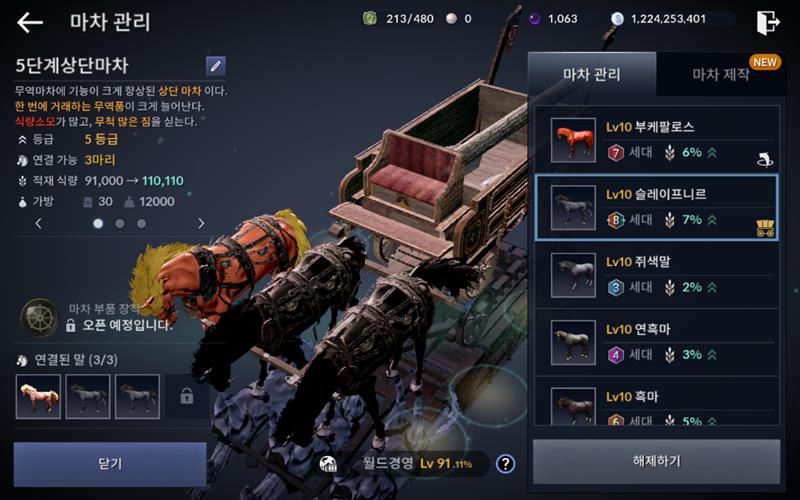Open the help question mark icon

click(506, 463)
